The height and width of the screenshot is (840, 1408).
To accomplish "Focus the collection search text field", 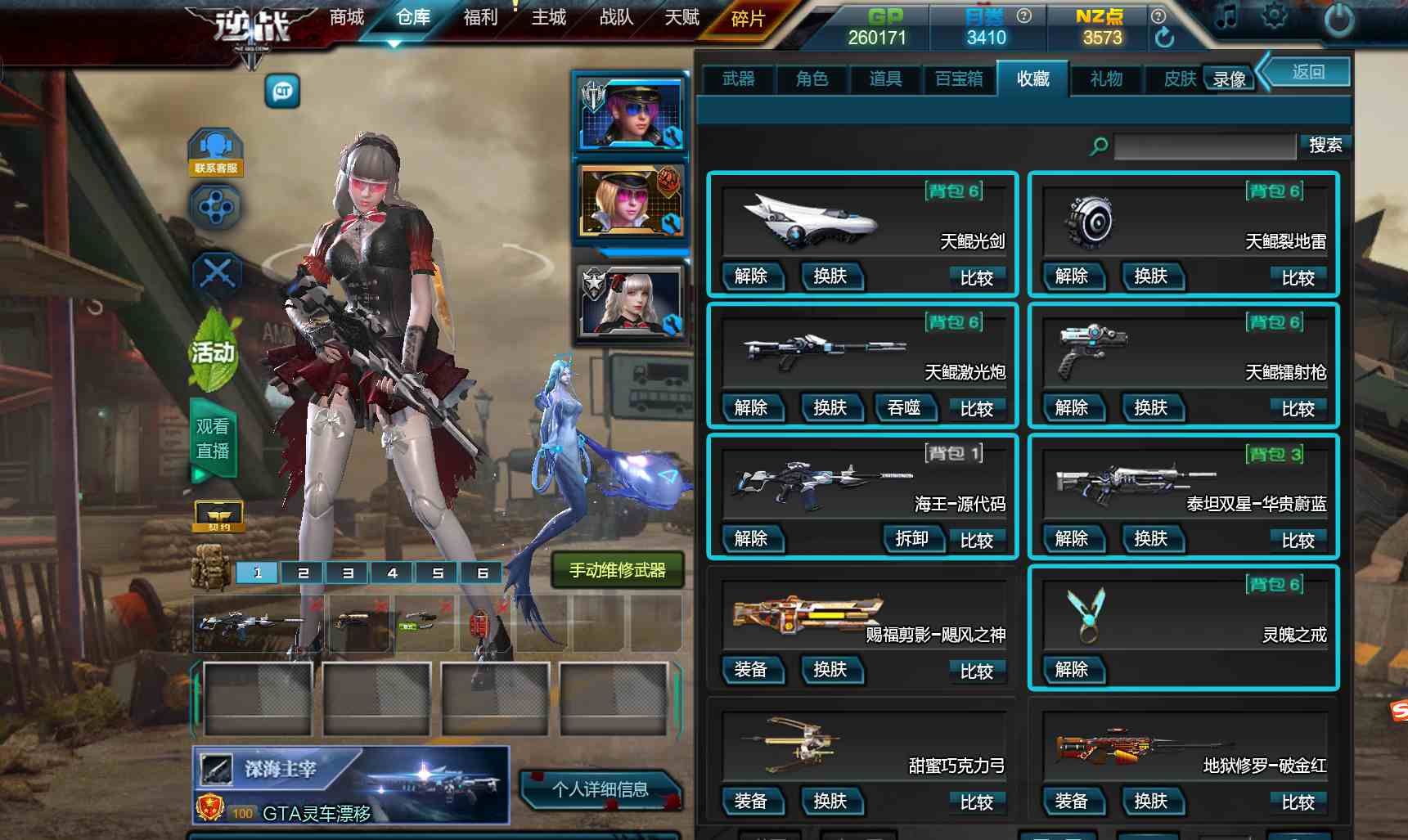I will click(1204, 146).
